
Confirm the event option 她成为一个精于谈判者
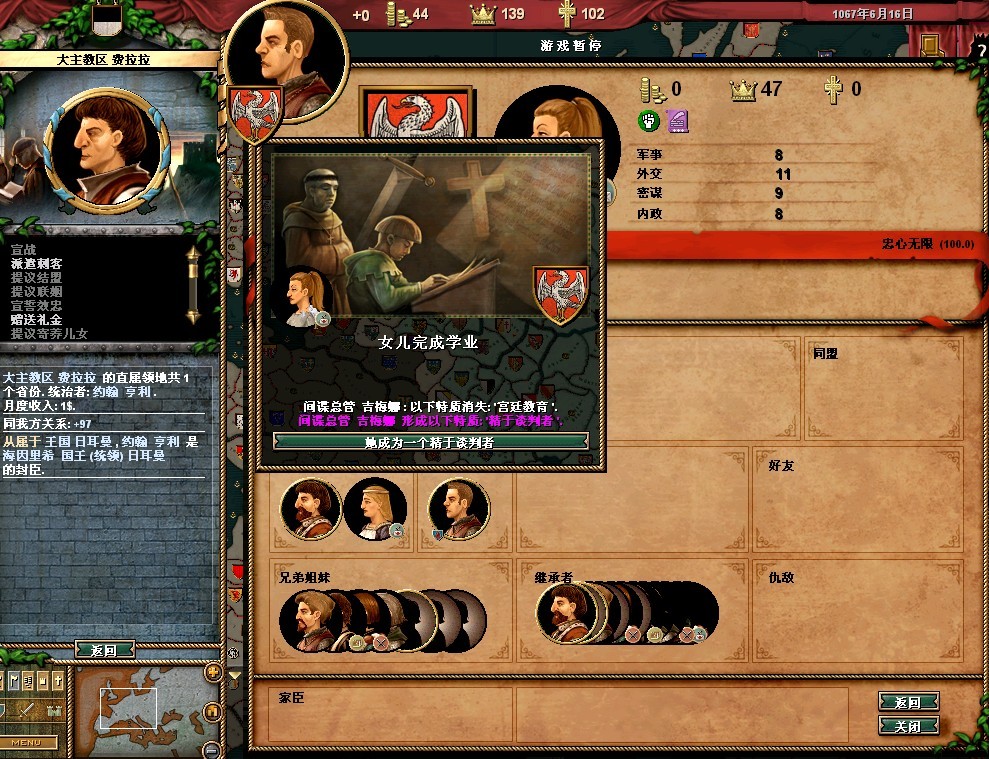coord(430,441)
